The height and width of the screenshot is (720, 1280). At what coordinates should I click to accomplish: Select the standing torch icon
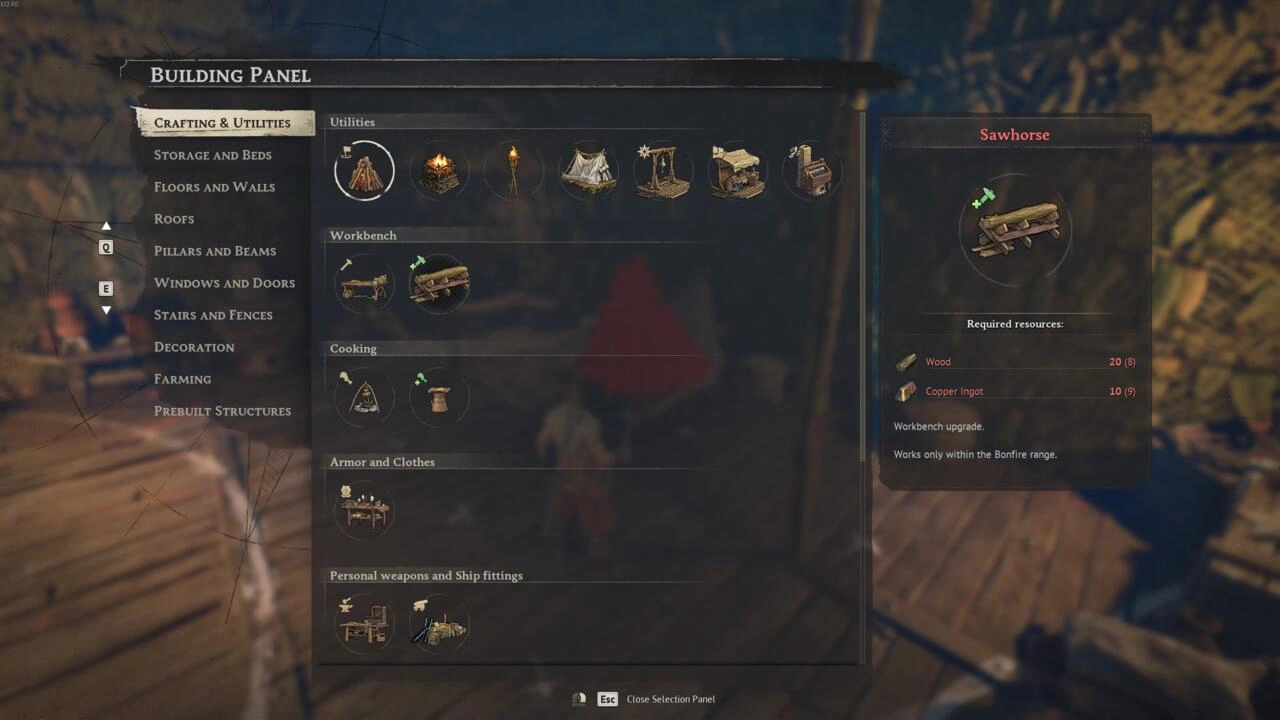tap(514, 171)
